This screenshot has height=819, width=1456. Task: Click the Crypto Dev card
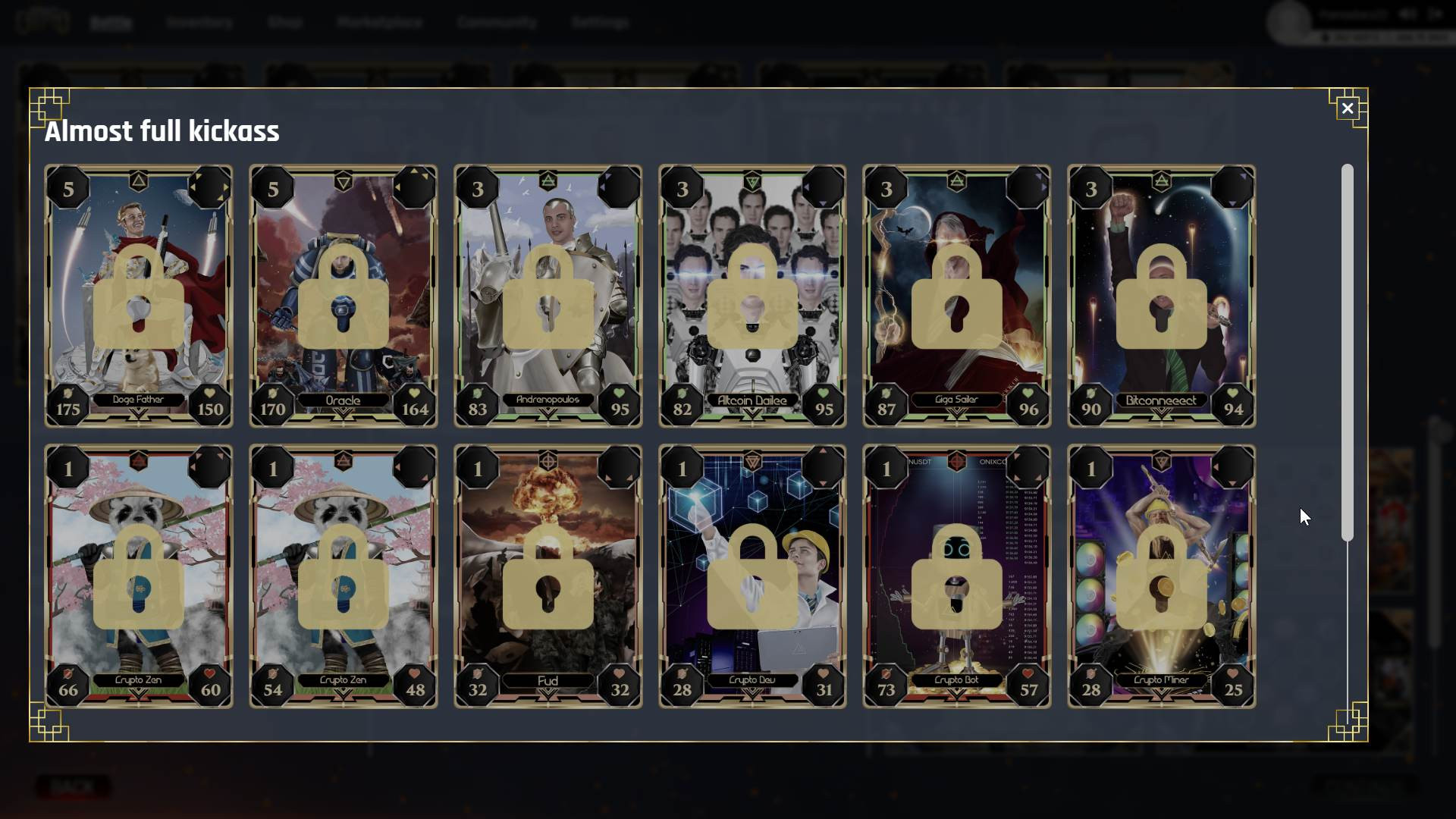pyautogui.click(x=752, y=576)
